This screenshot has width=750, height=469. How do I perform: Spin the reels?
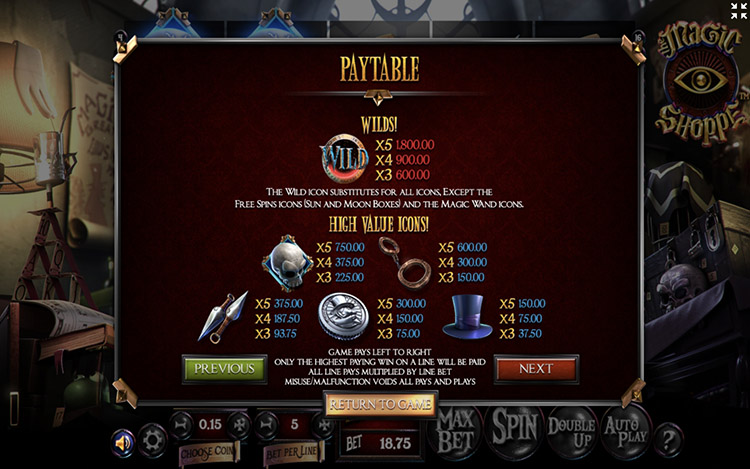[x=515, y=427]
